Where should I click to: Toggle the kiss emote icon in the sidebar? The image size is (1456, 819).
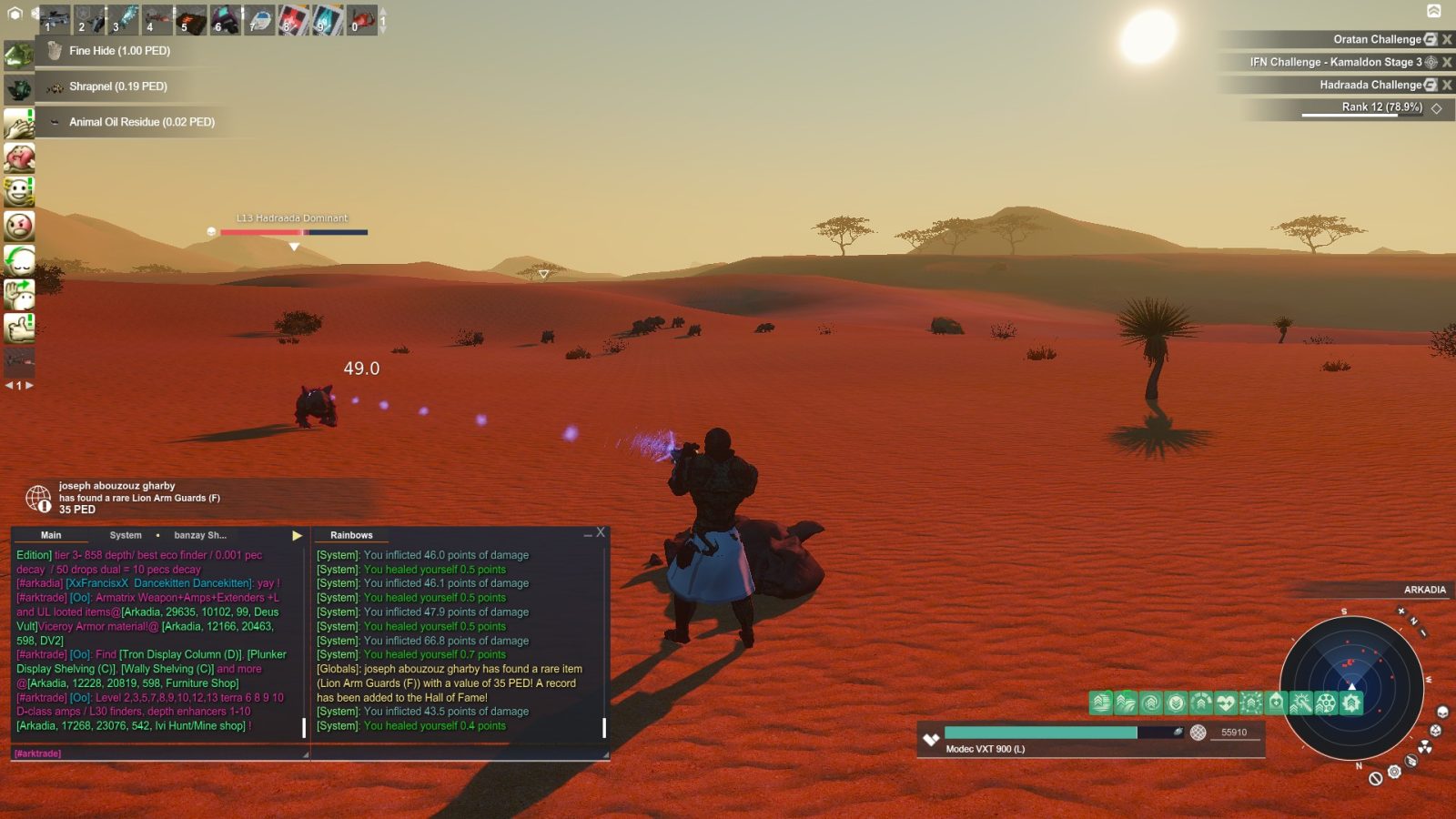(x=20, y=157)
